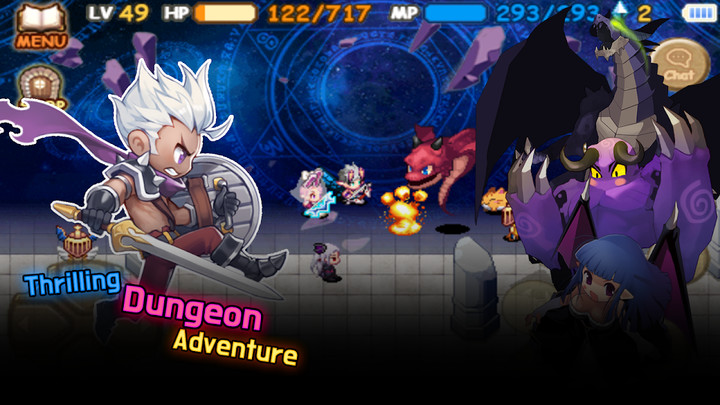Open the Chat speech bubble button
Image resolution: width=720 pixels, height=405 pixels.
point(680,63)
